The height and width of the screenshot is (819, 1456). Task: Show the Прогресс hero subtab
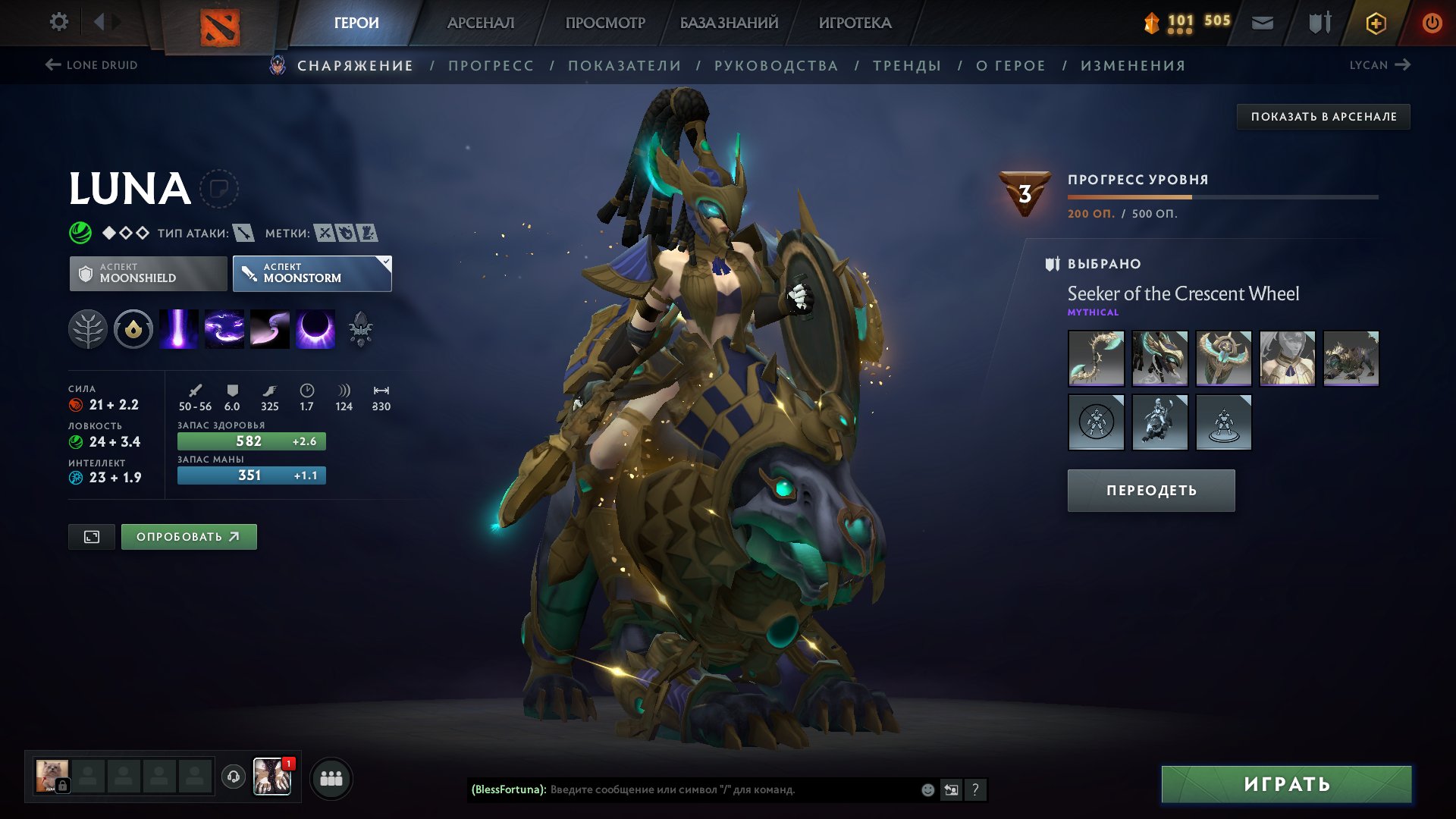tap(491, 66)
